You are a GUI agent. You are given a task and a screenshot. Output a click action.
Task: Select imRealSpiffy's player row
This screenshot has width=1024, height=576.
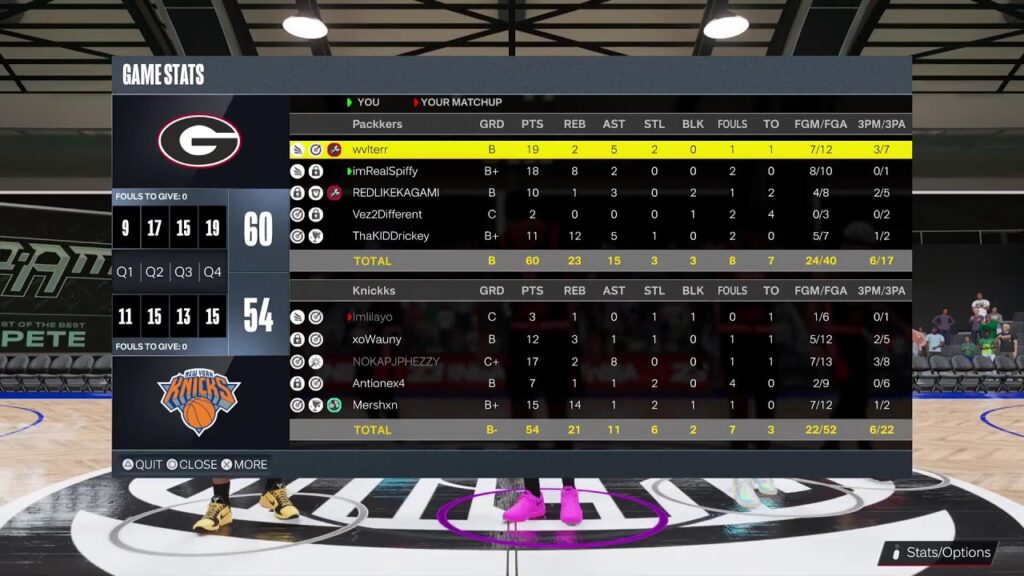[600, 171]
